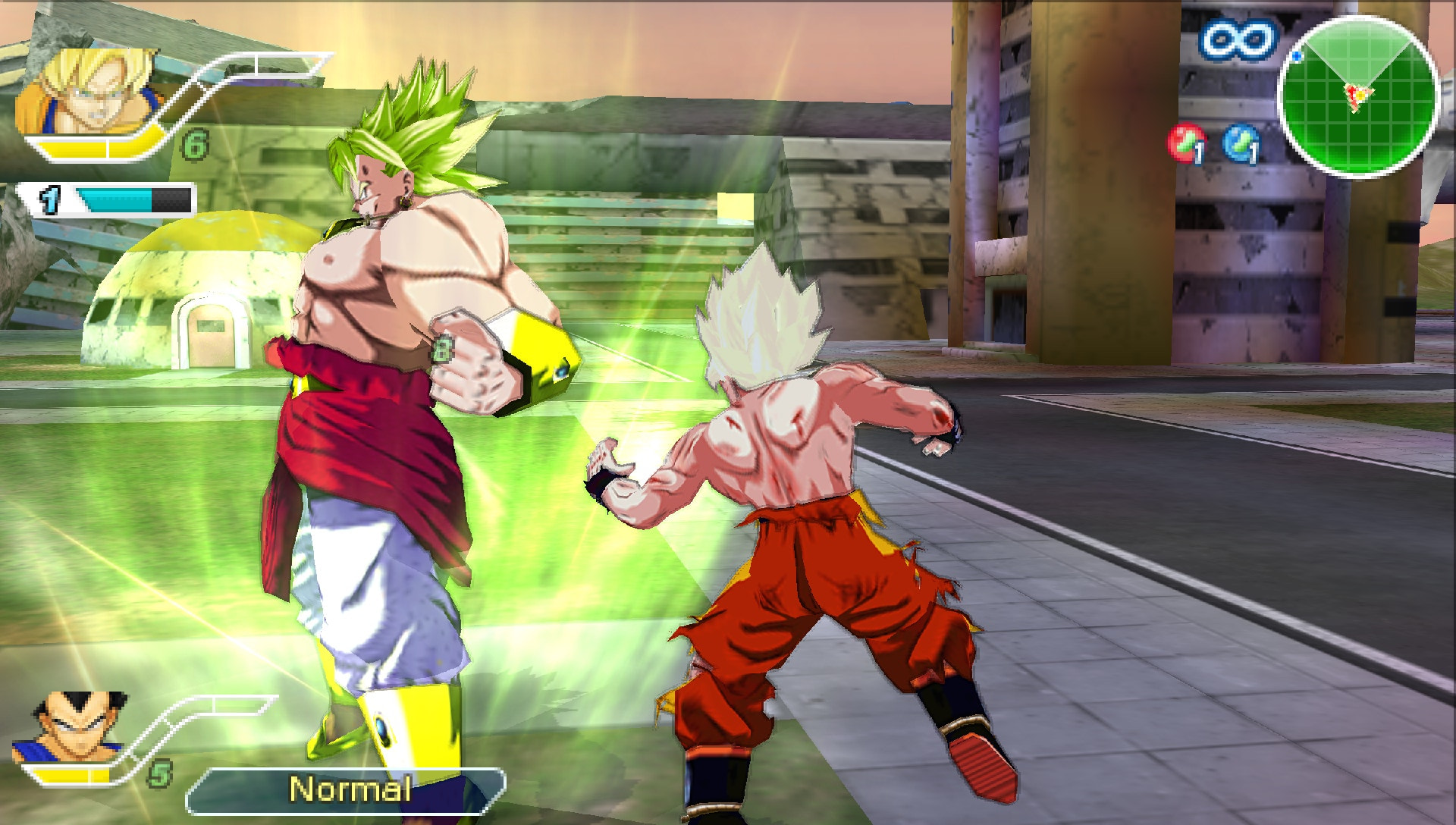Screen dimensions: 1456x825
Task: Click the blue item quantity badge showing 1
Action: click(x=1254, y=153)
